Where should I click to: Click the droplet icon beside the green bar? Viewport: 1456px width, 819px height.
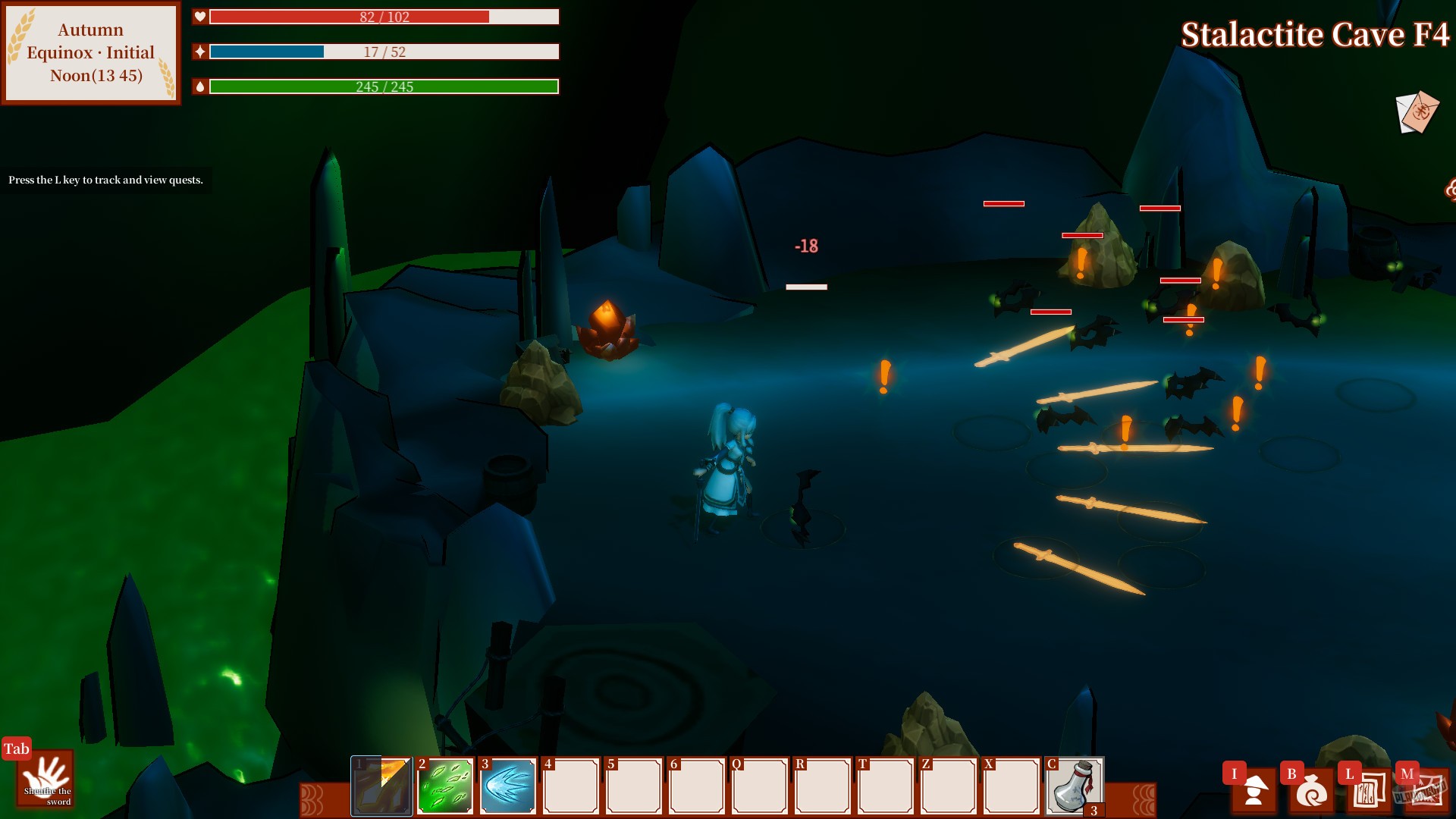(199, 86)
